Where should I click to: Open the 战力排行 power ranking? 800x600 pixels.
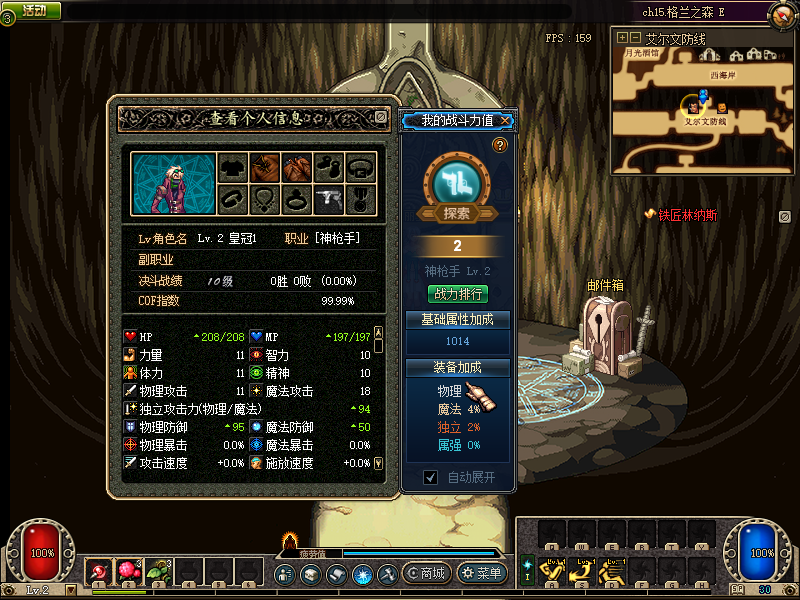(457, 294)
